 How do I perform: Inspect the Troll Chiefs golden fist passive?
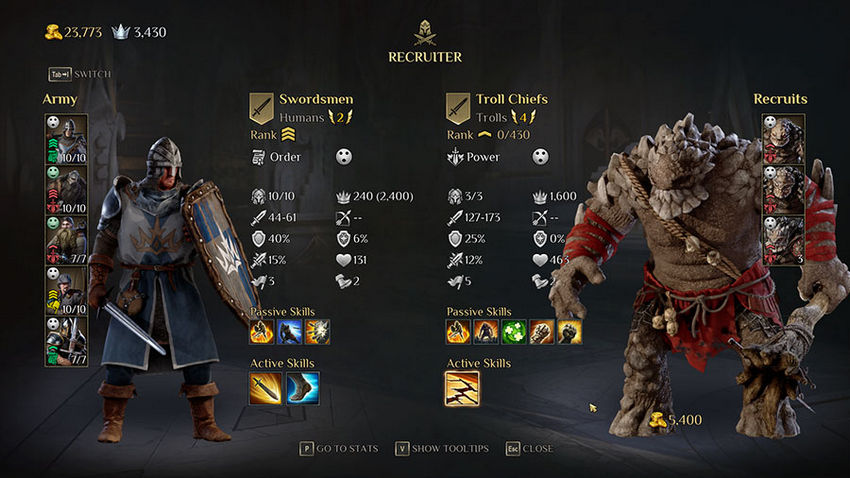(x=569, y=331)
